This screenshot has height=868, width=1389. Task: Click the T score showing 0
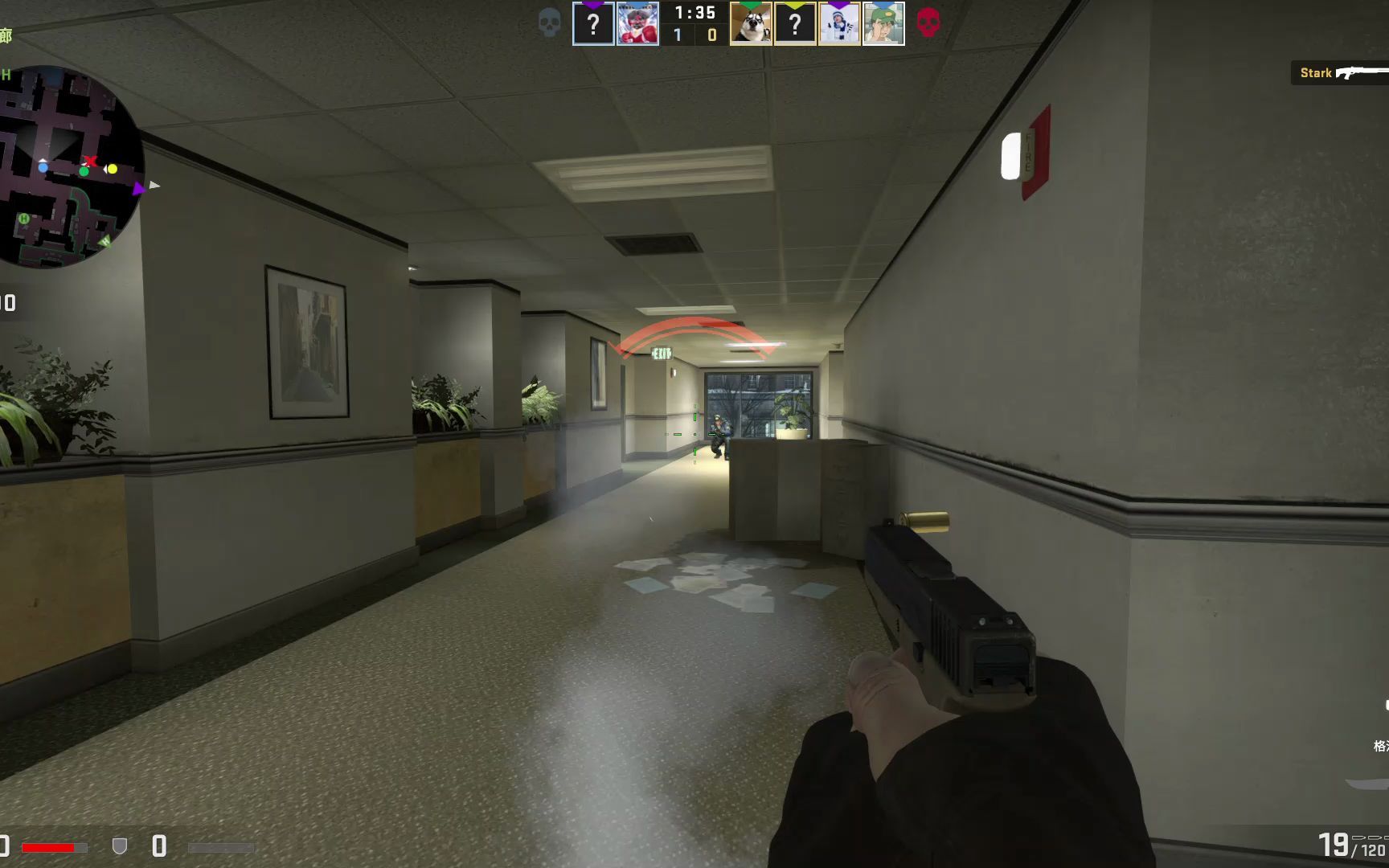pyautogui.click(x=709, y=33)
